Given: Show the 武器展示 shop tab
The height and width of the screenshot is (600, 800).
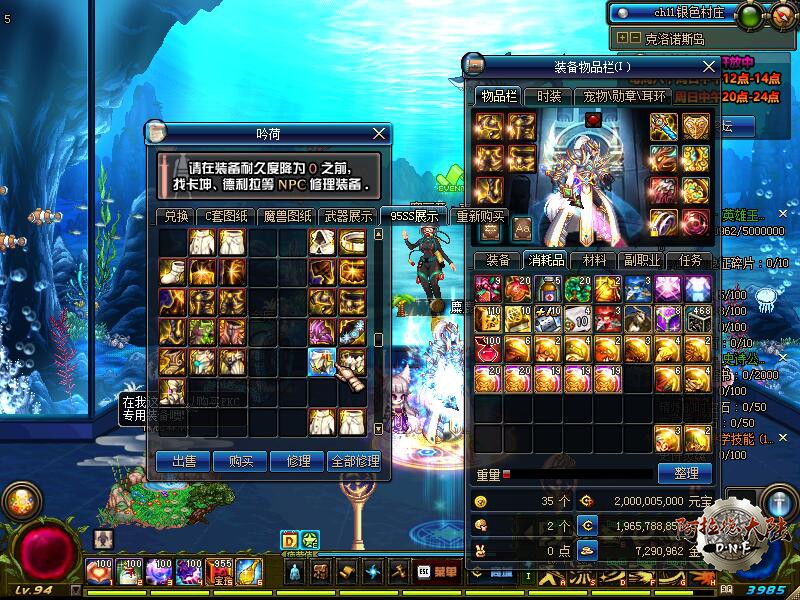Looking at the screenshot, I should [x=348, y=216].
